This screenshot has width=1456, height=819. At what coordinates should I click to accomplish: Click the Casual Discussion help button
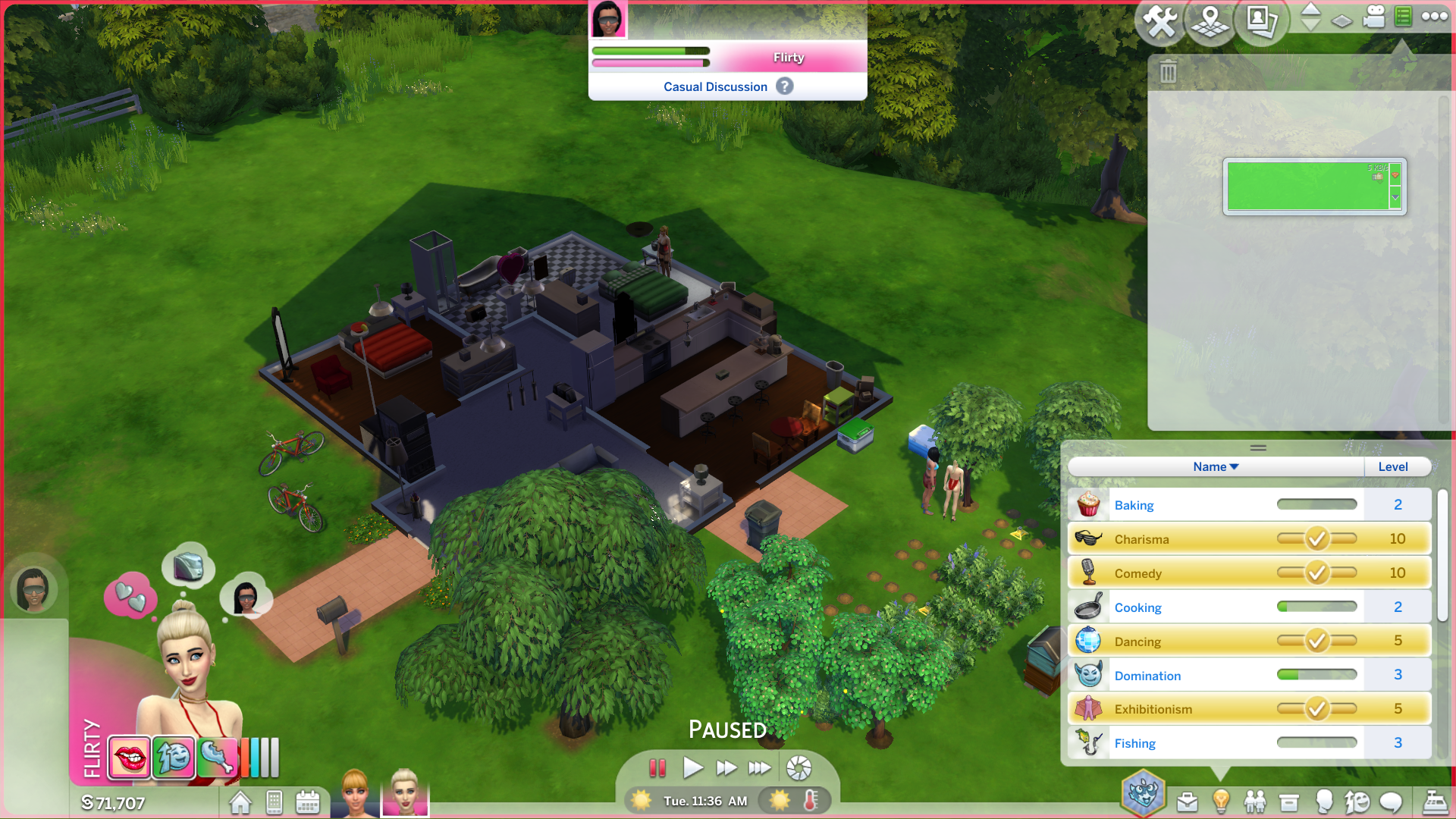coord(784,86)
